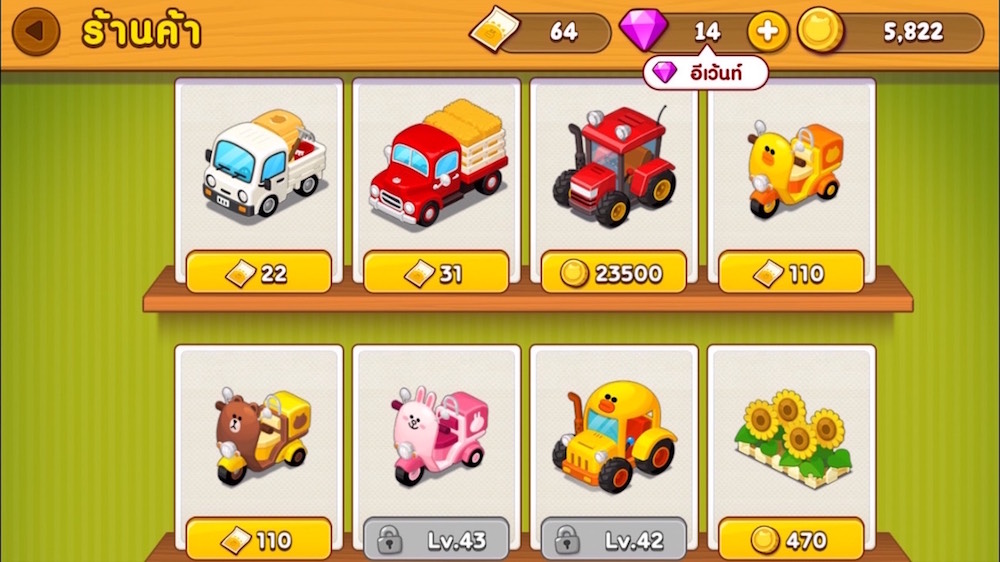Buy the red tractor for 23500 coins
Viewport: 1000px width, 562px height.
point(614,272)
